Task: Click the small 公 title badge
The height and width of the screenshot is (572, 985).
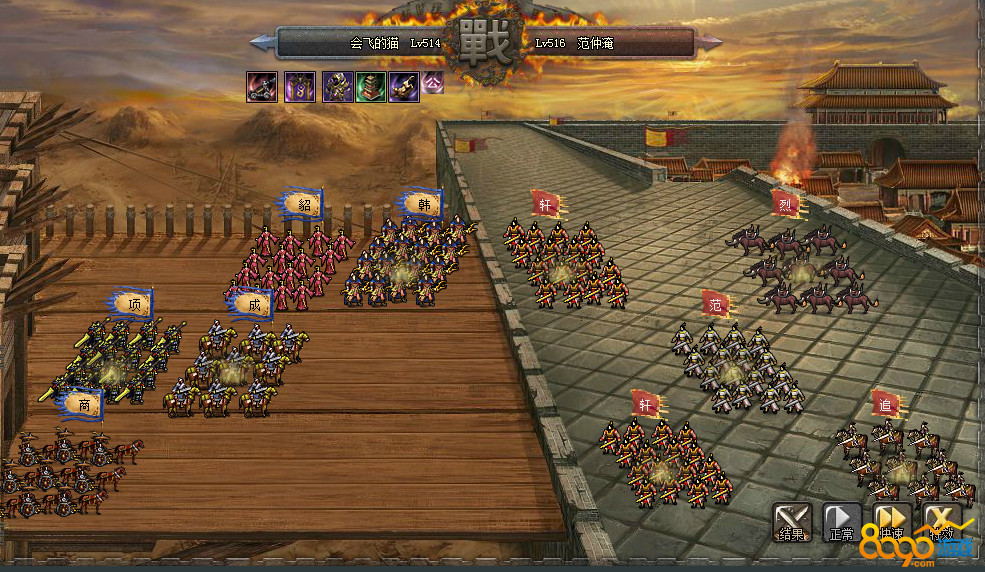Action: coord(433,82)
